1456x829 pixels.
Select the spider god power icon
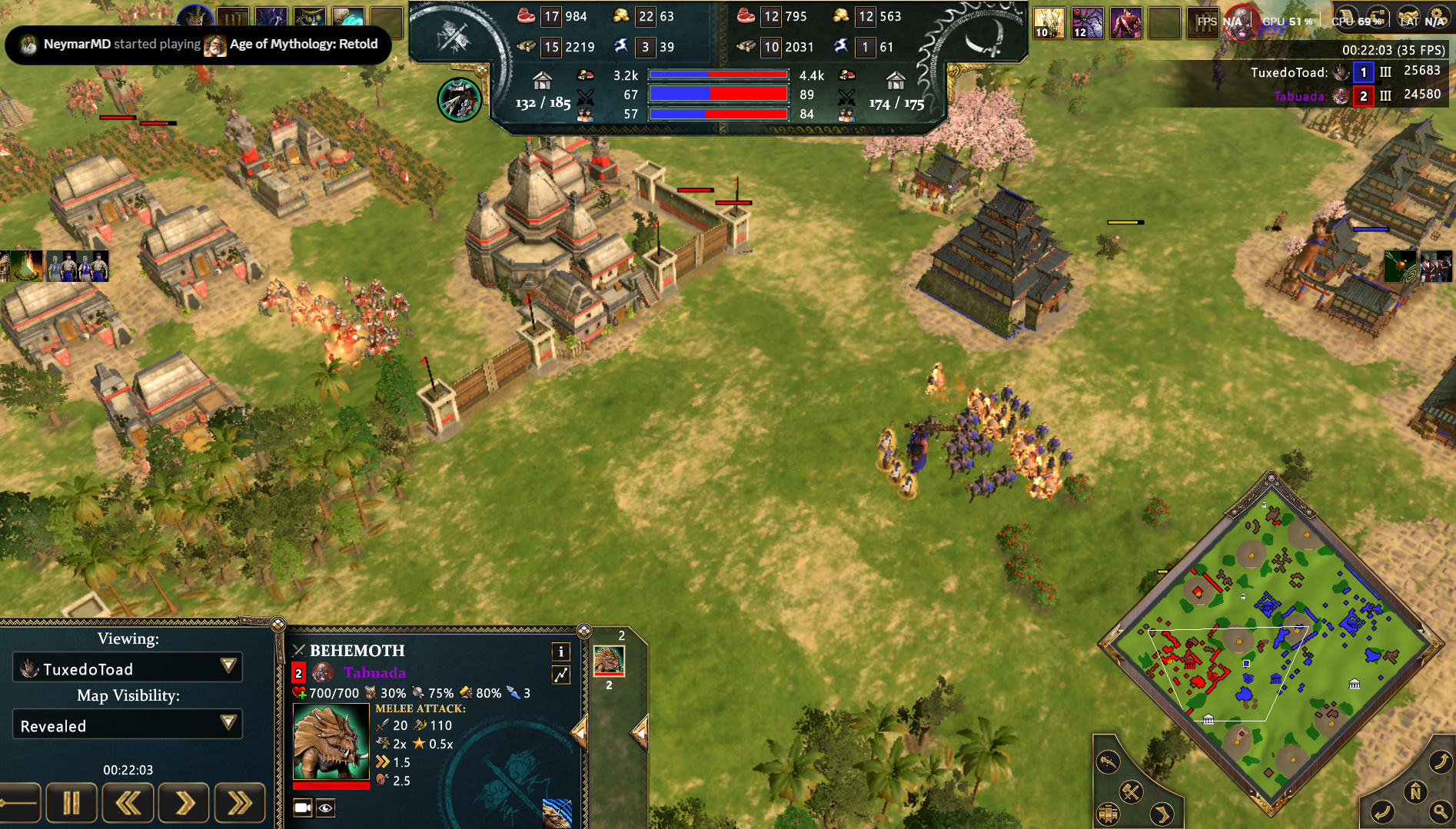tap(1087, 22)
